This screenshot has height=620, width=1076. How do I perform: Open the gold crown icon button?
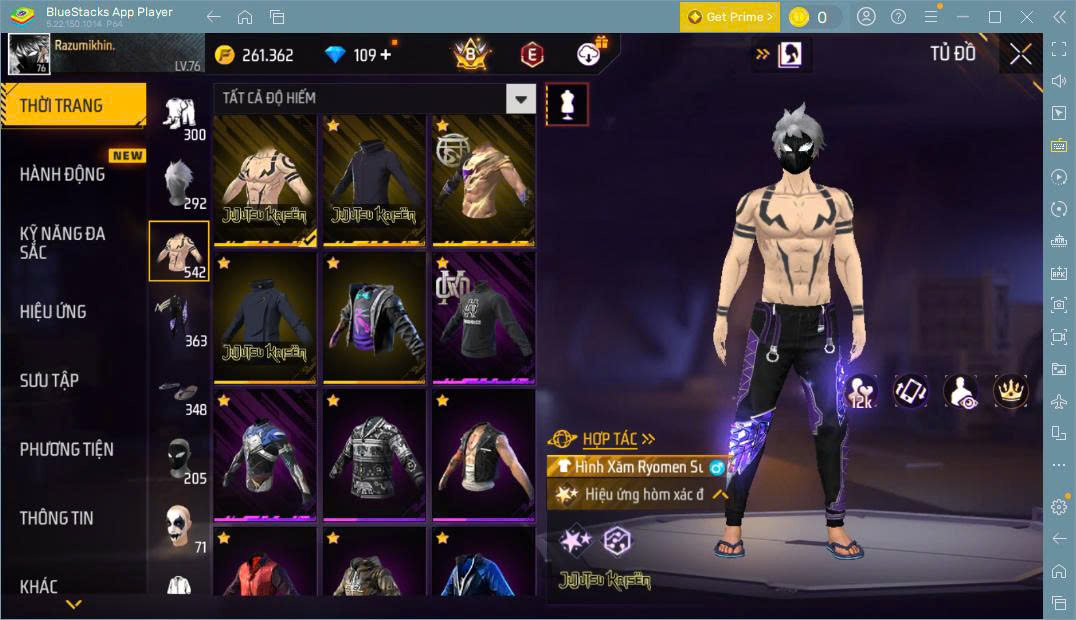point(1011,391)
